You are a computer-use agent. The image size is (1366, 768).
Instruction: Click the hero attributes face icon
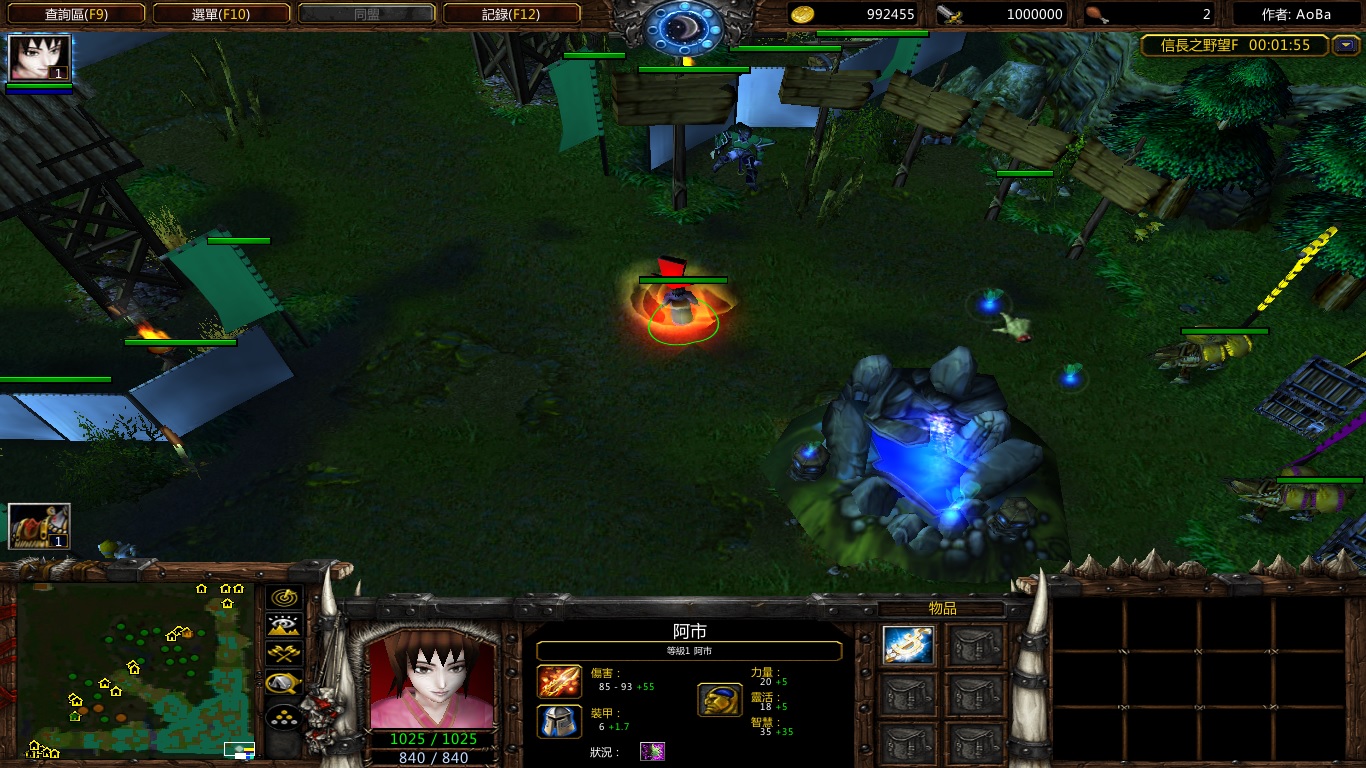click(719, 699)
